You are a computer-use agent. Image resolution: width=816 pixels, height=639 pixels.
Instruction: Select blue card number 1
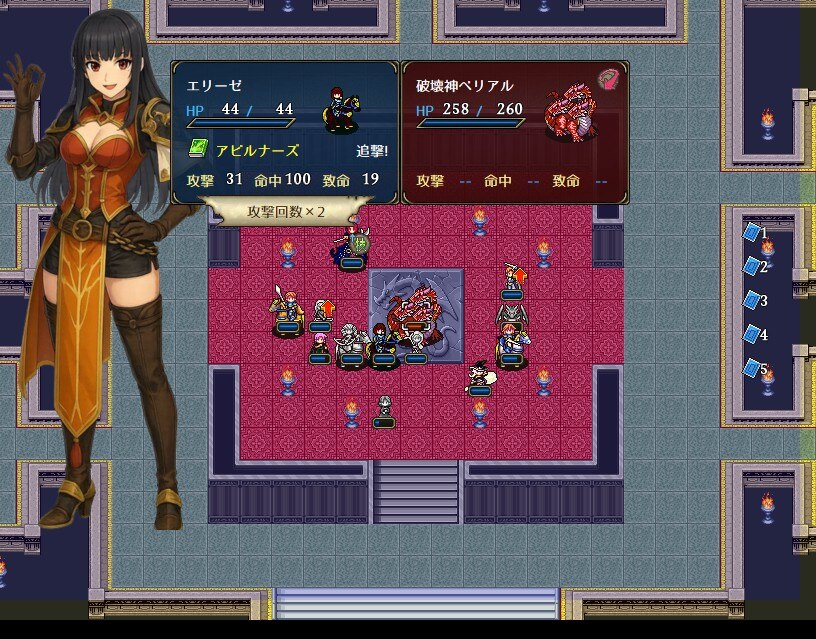[x=753, y=233]
